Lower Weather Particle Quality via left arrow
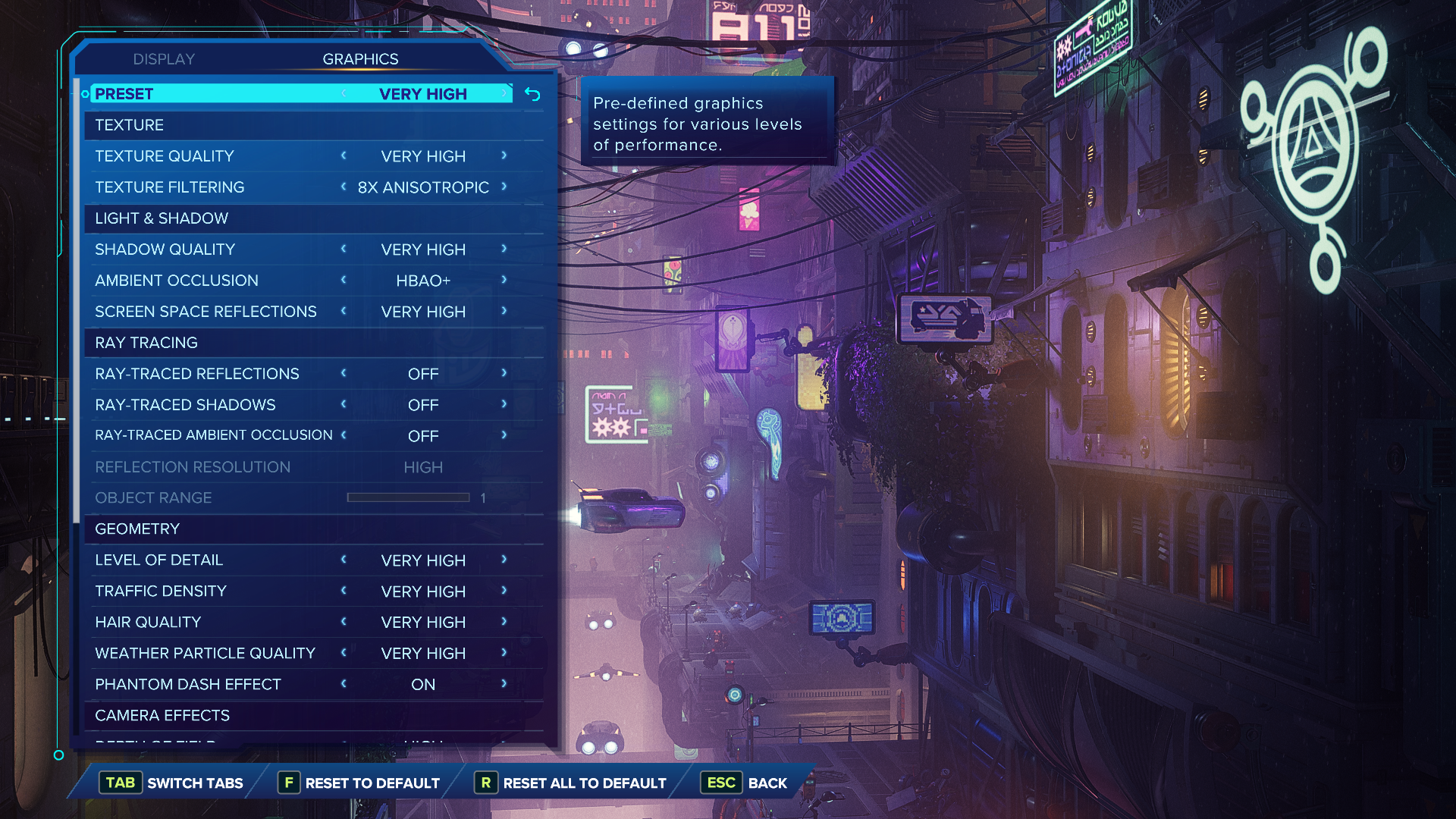 (344, 653)
